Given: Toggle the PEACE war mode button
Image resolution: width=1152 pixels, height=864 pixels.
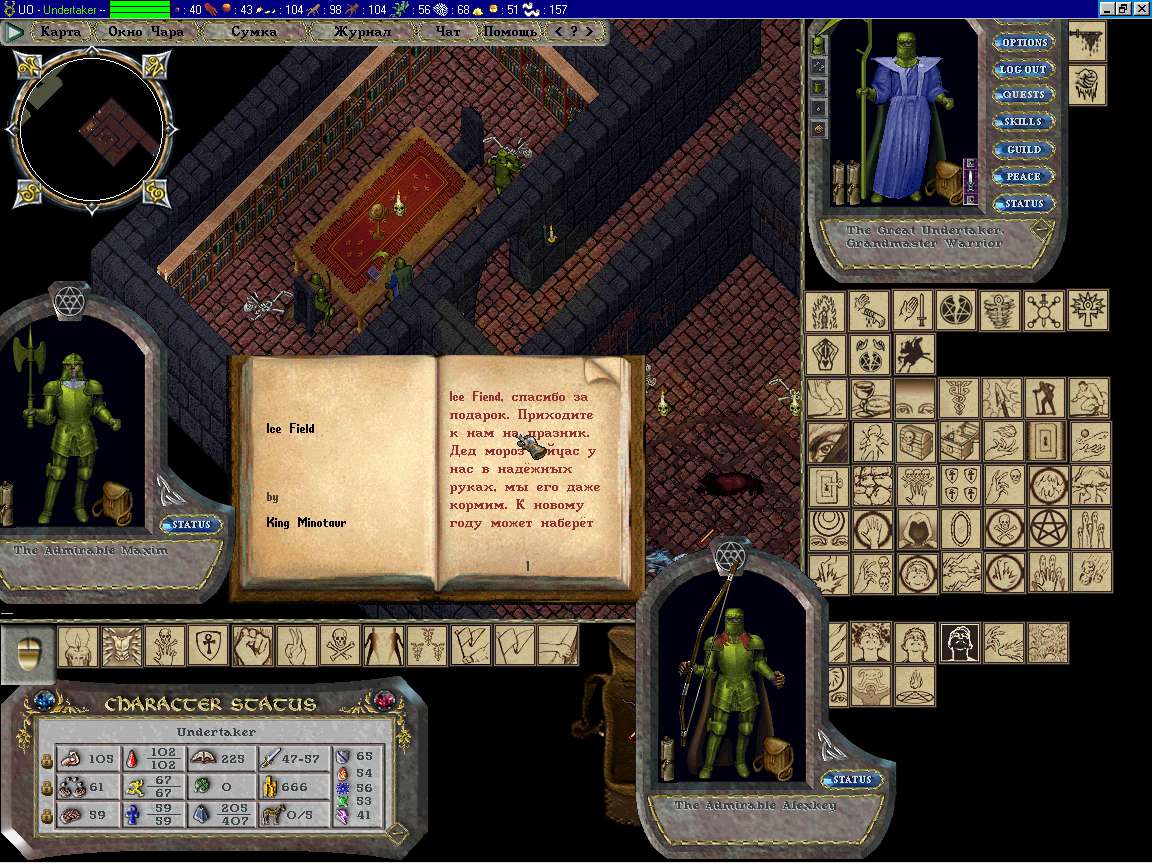Looking at the screenshot, I should tap(1024, 177).
